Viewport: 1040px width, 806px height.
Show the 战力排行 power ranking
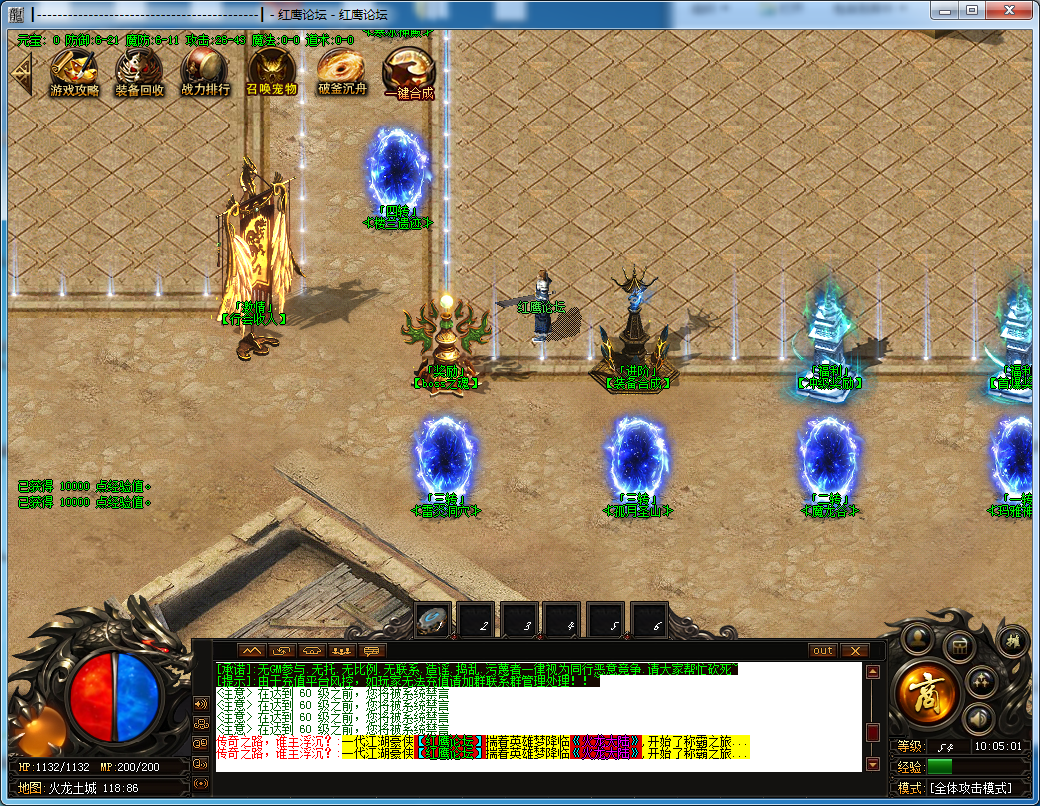click(x=205, y=71)
